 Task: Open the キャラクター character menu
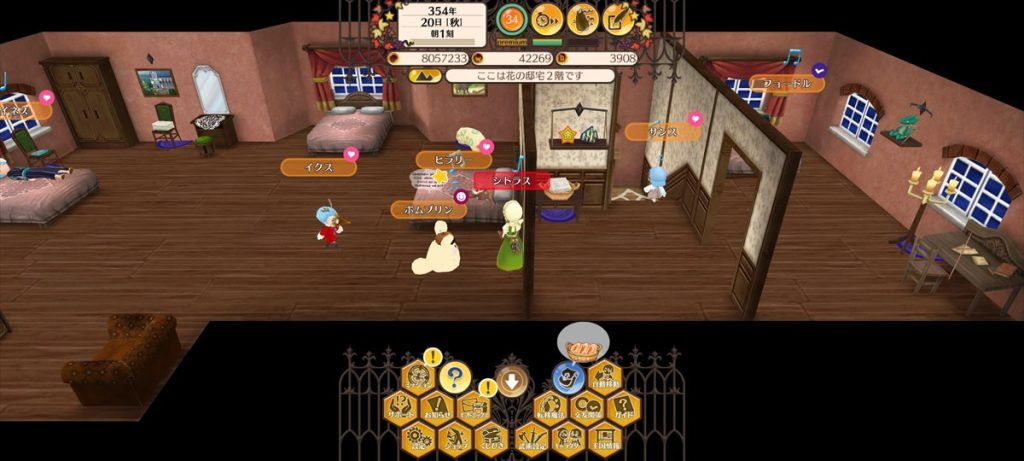567,438
